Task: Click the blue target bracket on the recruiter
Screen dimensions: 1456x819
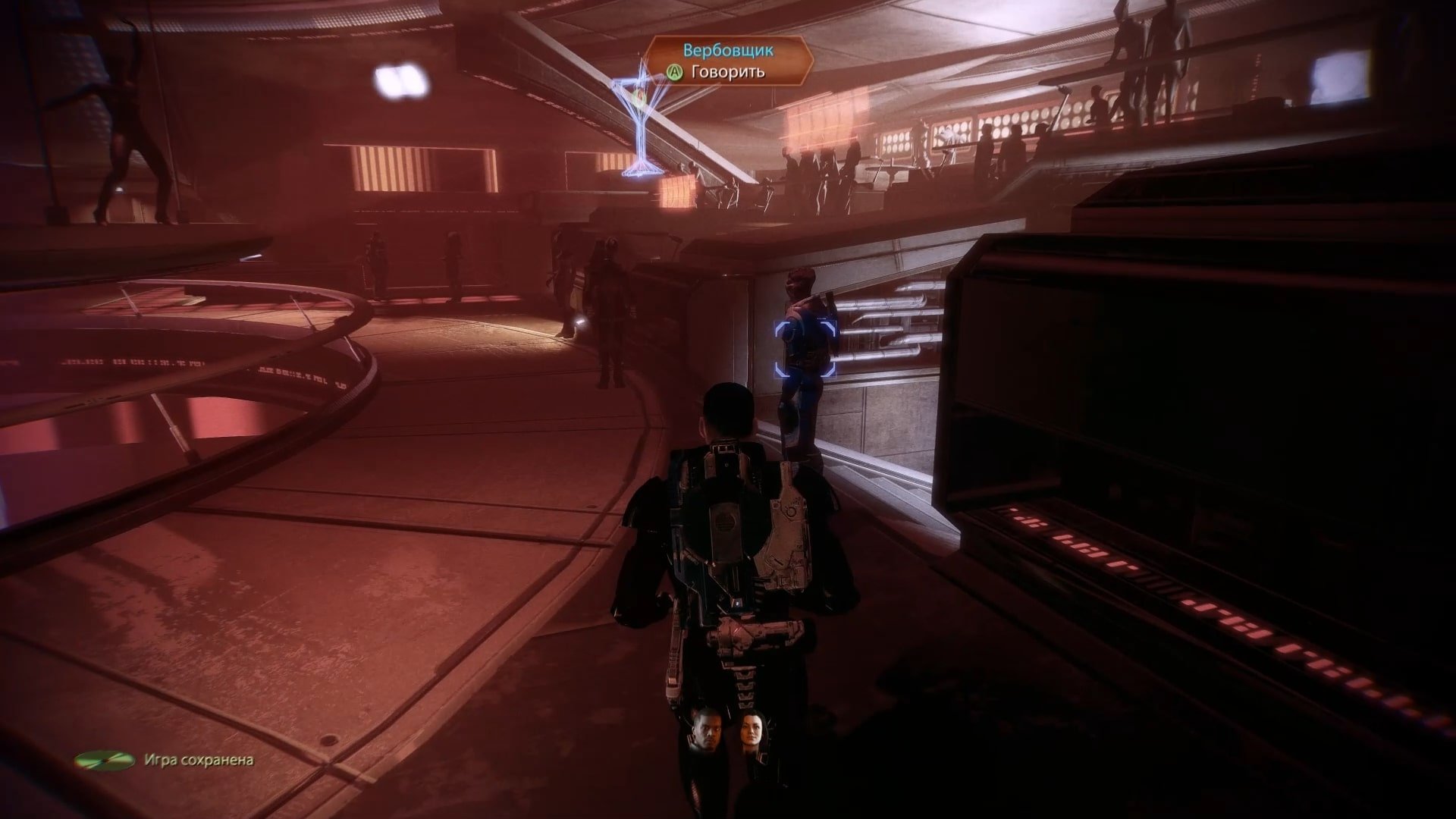Action: point(805,348)
